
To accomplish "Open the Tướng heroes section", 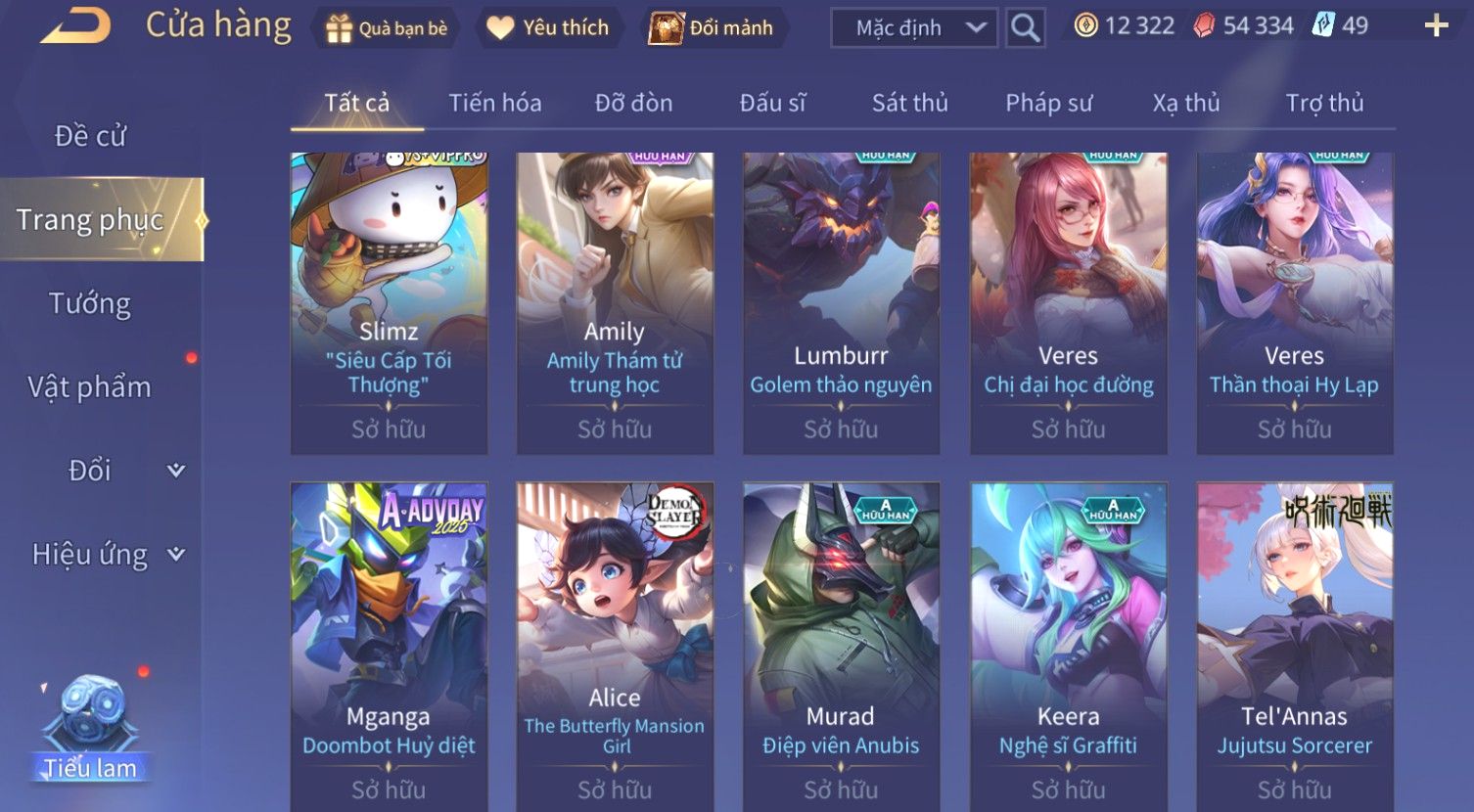I will [90, 303].
